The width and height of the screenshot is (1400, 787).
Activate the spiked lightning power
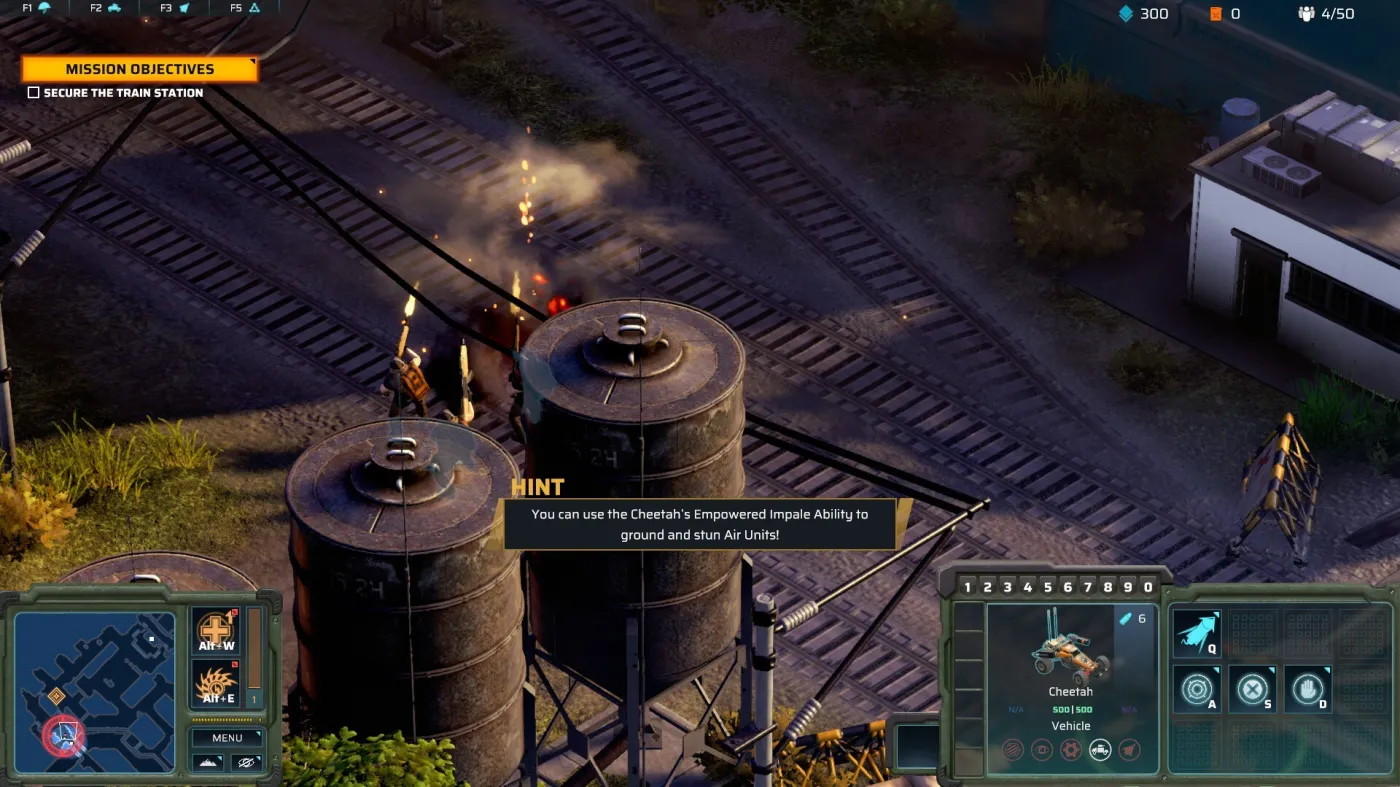pyautogui.click(x=215, y=684)
